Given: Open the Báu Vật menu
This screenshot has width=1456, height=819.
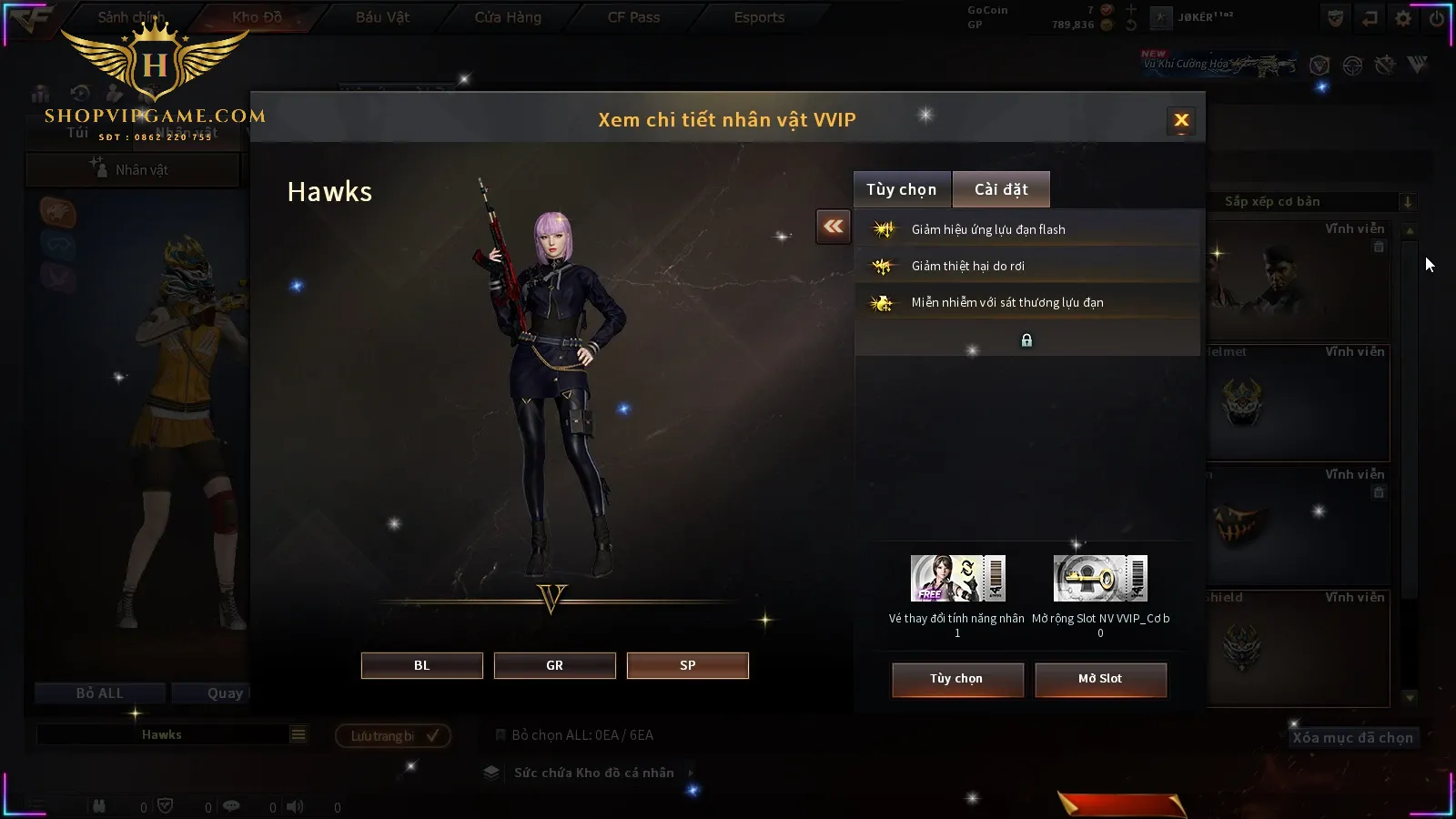Looking at the screenshot, I should click(382, 17).
